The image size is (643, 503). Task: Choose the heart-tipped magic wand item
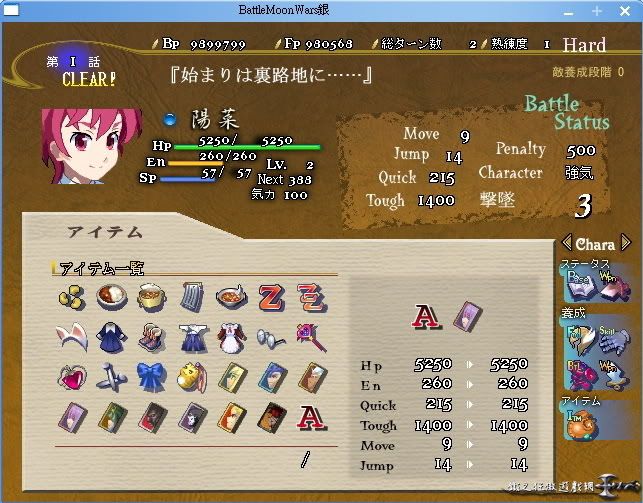coord(309,337)
